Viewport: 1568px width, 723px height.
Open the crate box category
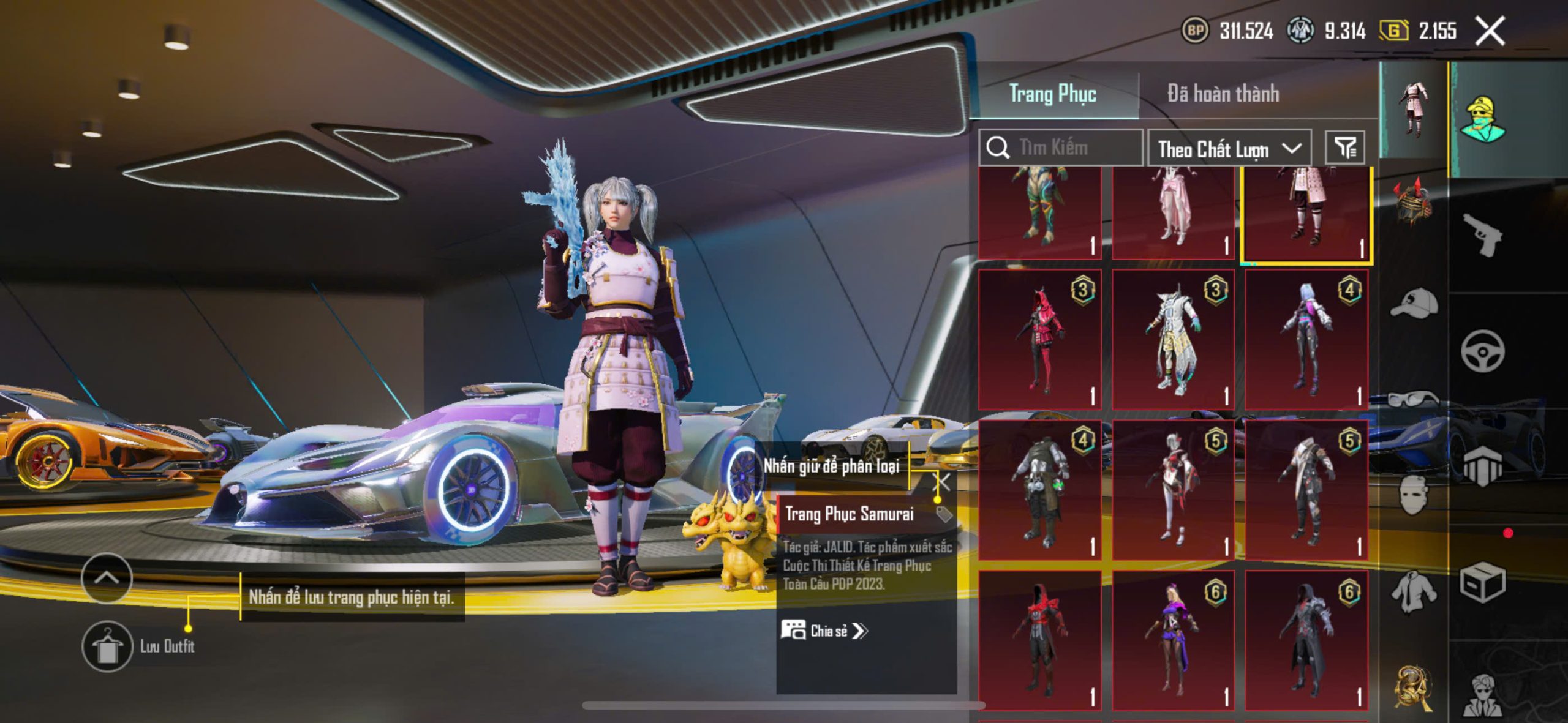(x=1482, y=582)
